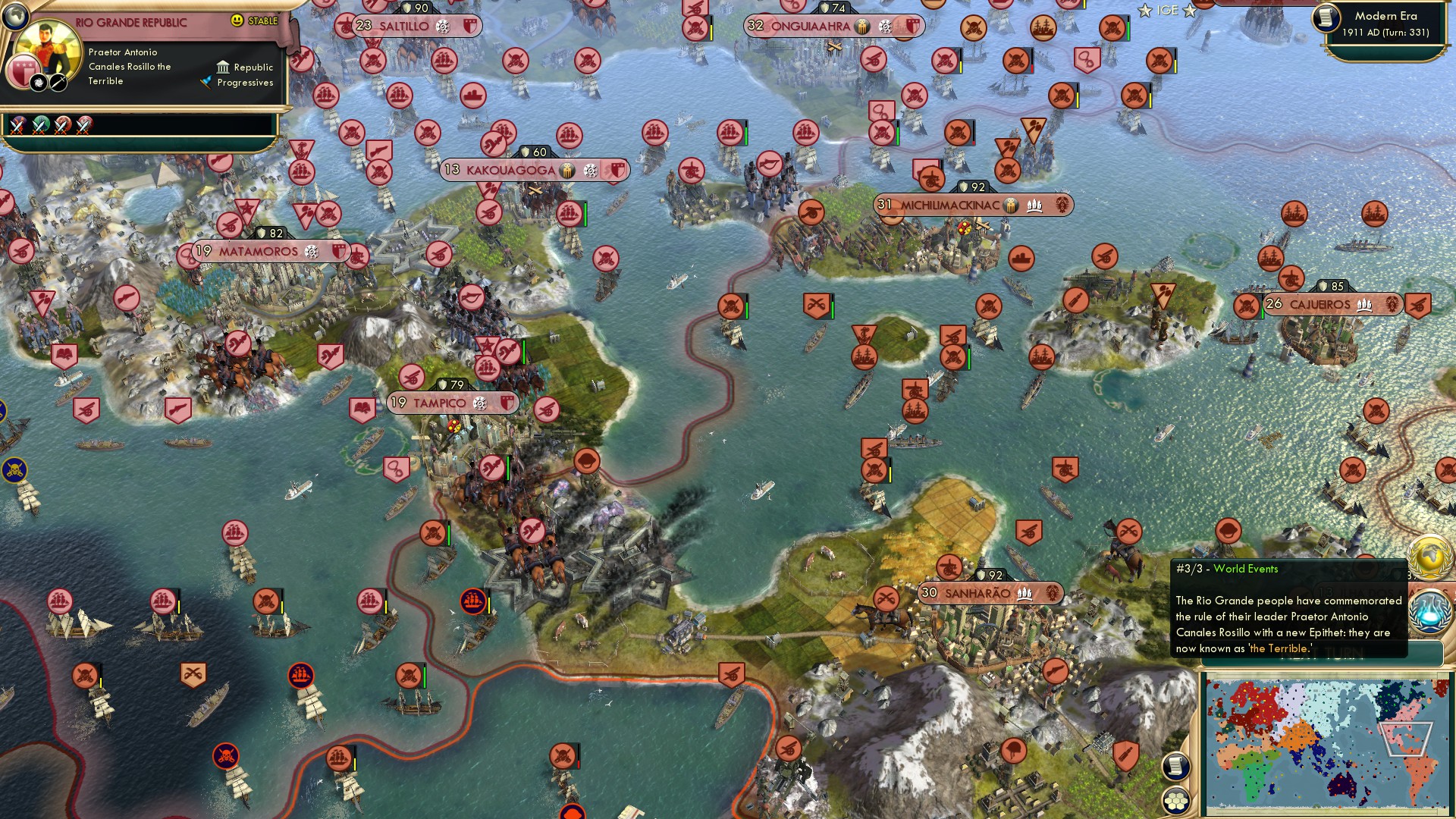
Task: Click the scroll icon beside Modern Era
Action: click(x=1326, y=18)
